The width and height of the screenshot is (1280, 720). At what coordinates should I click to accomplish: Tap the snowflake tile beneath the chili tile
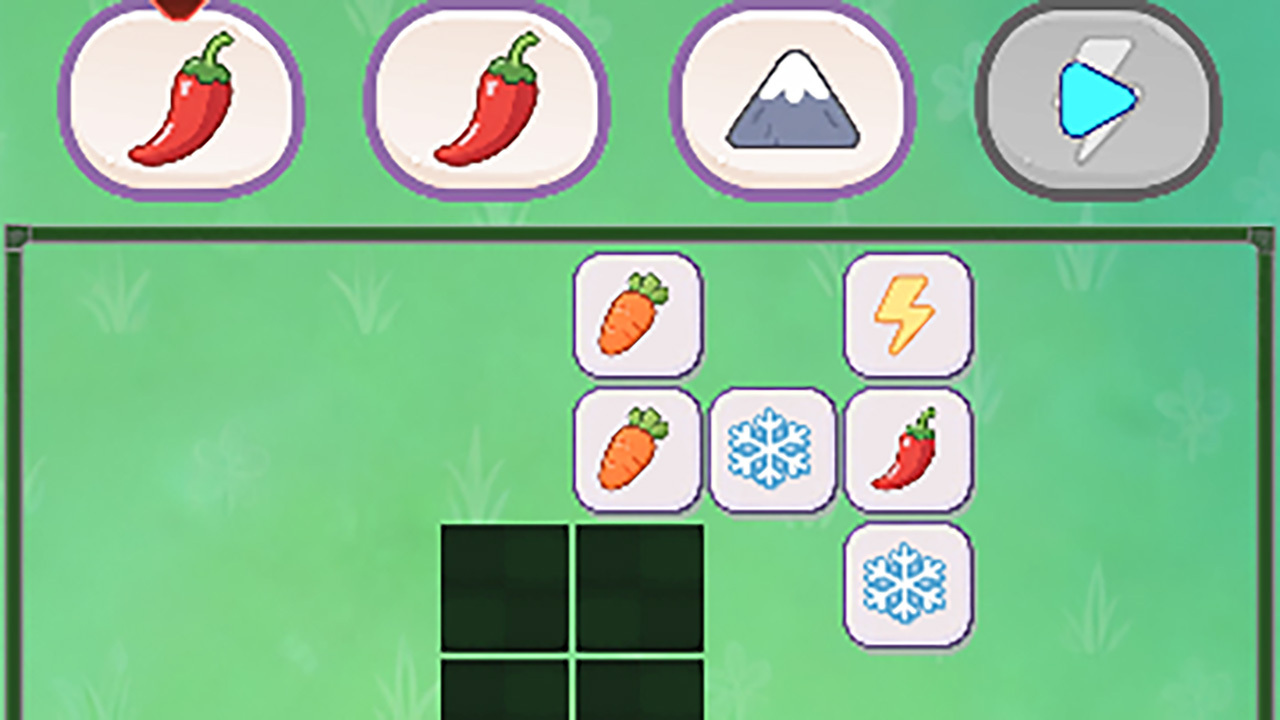[908, 585]
